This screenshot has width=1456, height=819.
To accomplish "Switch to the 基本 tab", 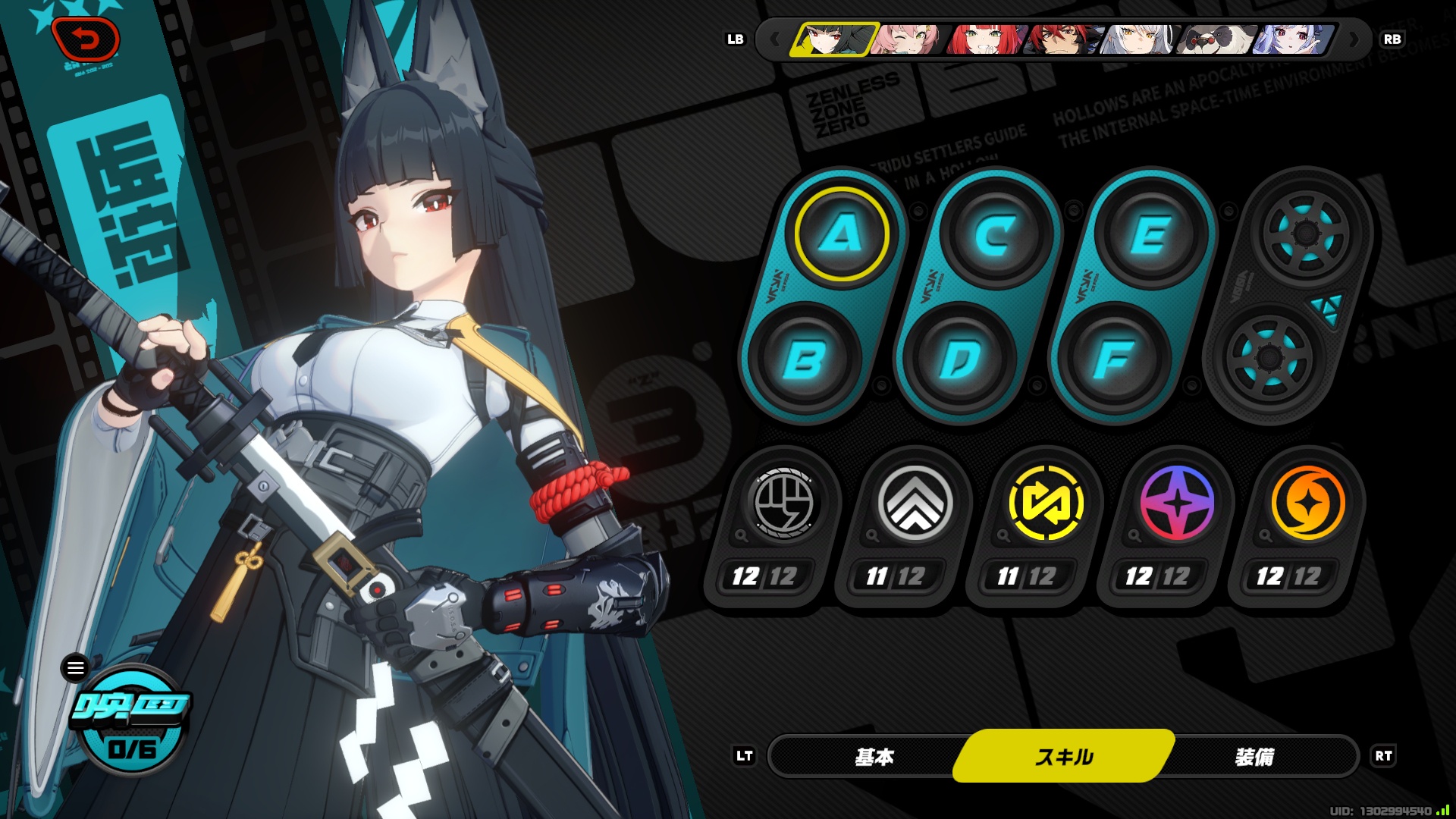I will (874, 756).
